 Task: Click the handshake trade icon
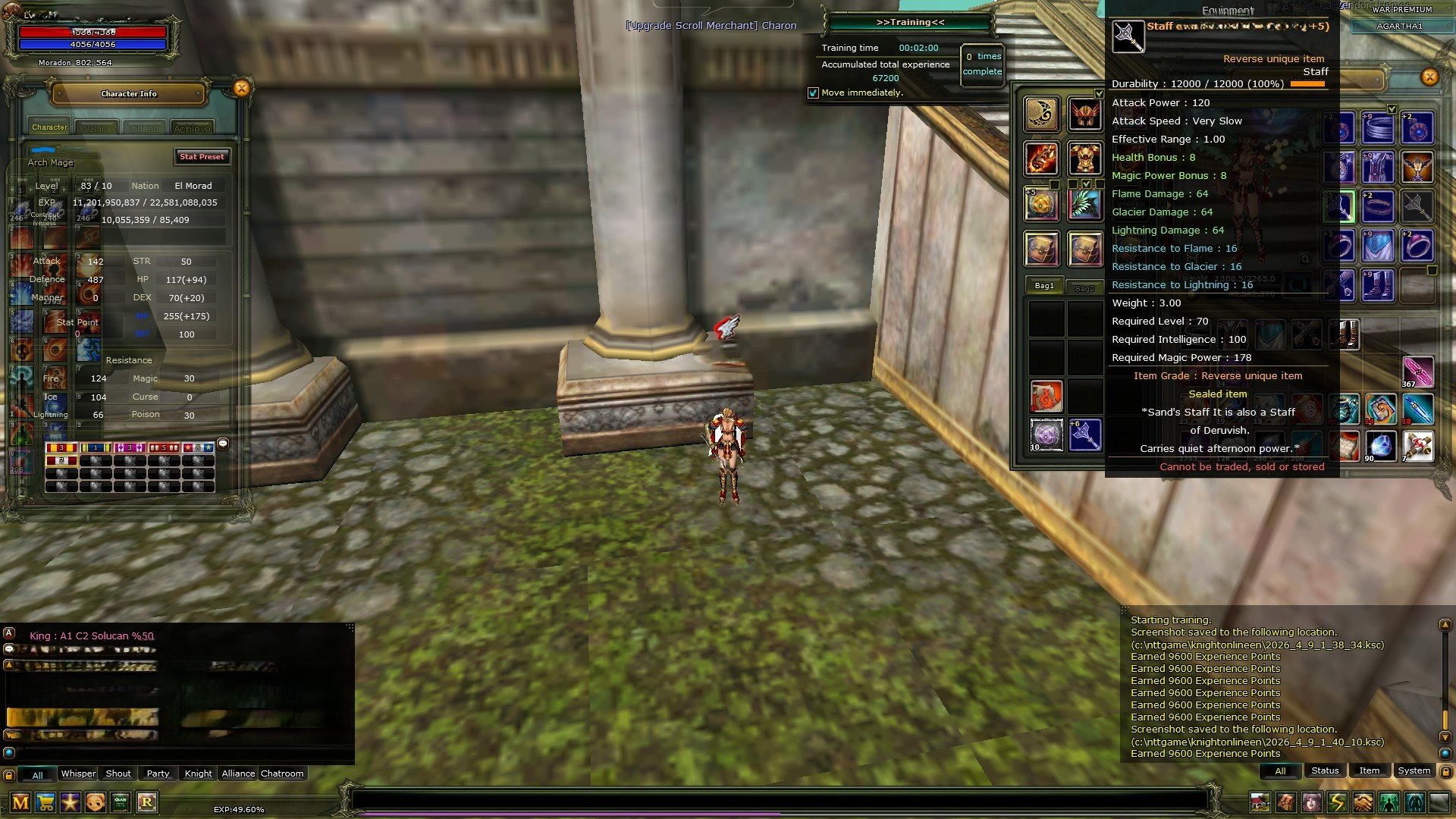click(x=1363, y=802)
